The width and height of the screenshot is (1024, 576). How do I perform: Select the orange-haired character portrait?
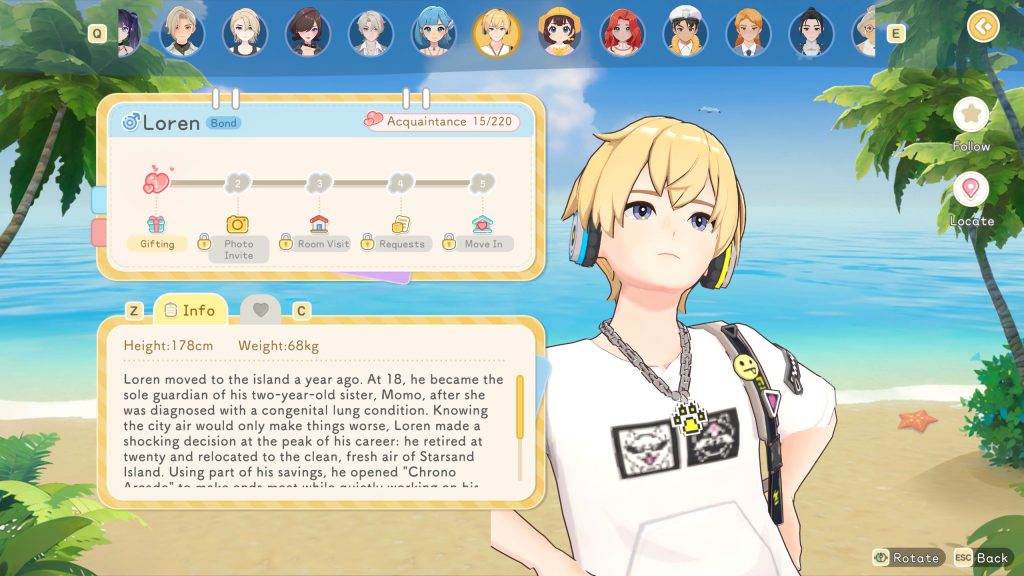click(748, 32)
